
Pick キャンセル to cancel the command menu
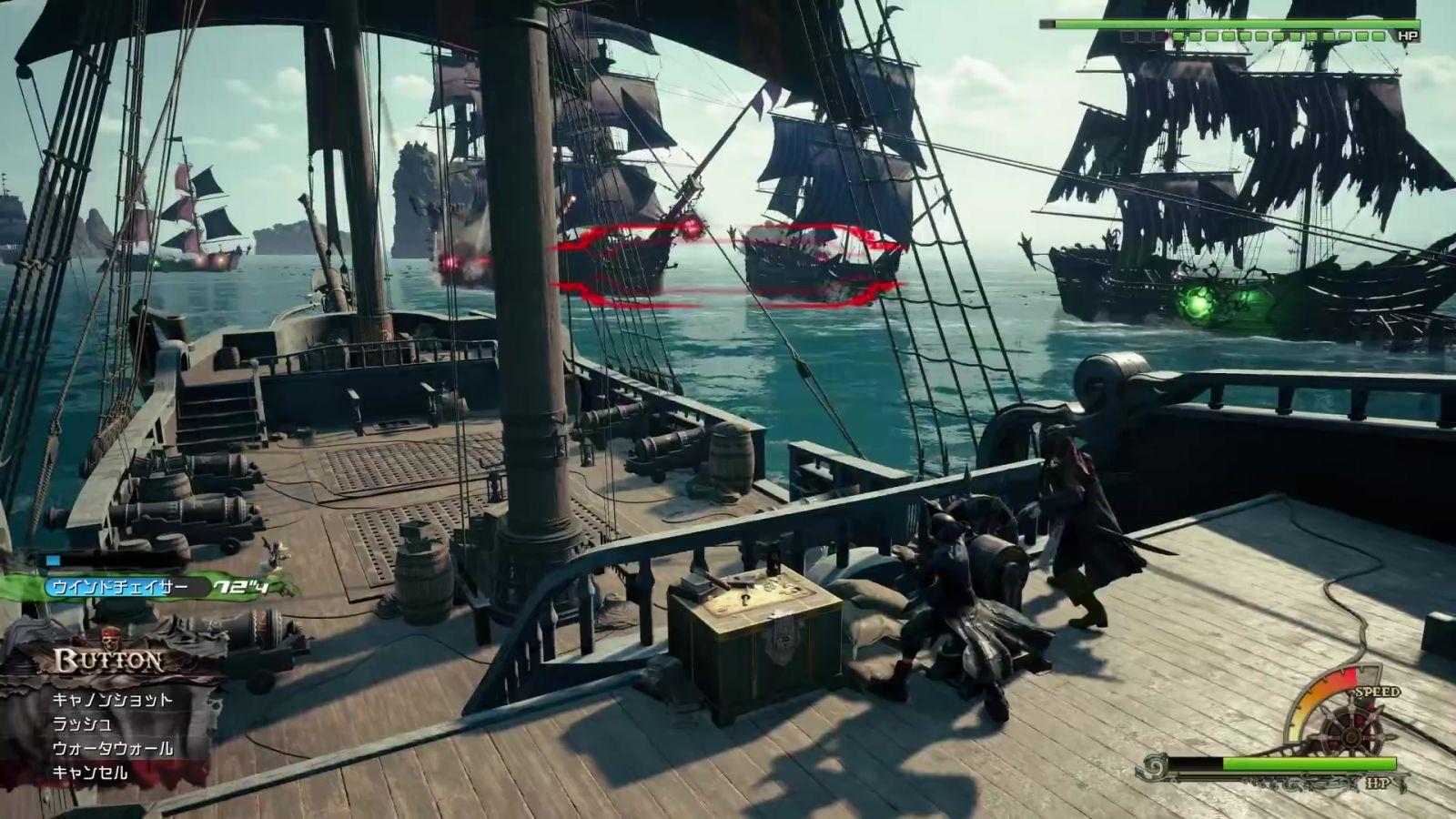[x=90, y=773]
